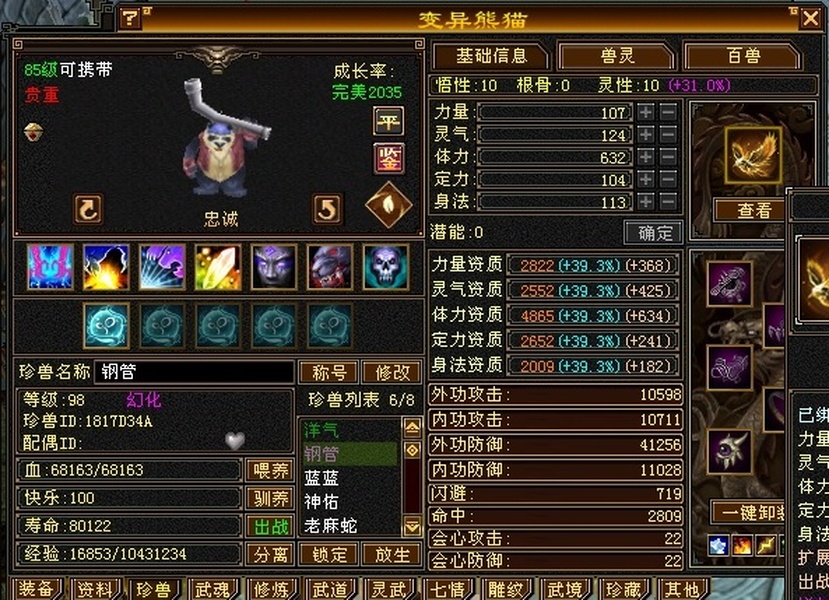Screen dimensions: 829x600
Task: Click the skull skill icon
Action: click(x=385, y=267)
